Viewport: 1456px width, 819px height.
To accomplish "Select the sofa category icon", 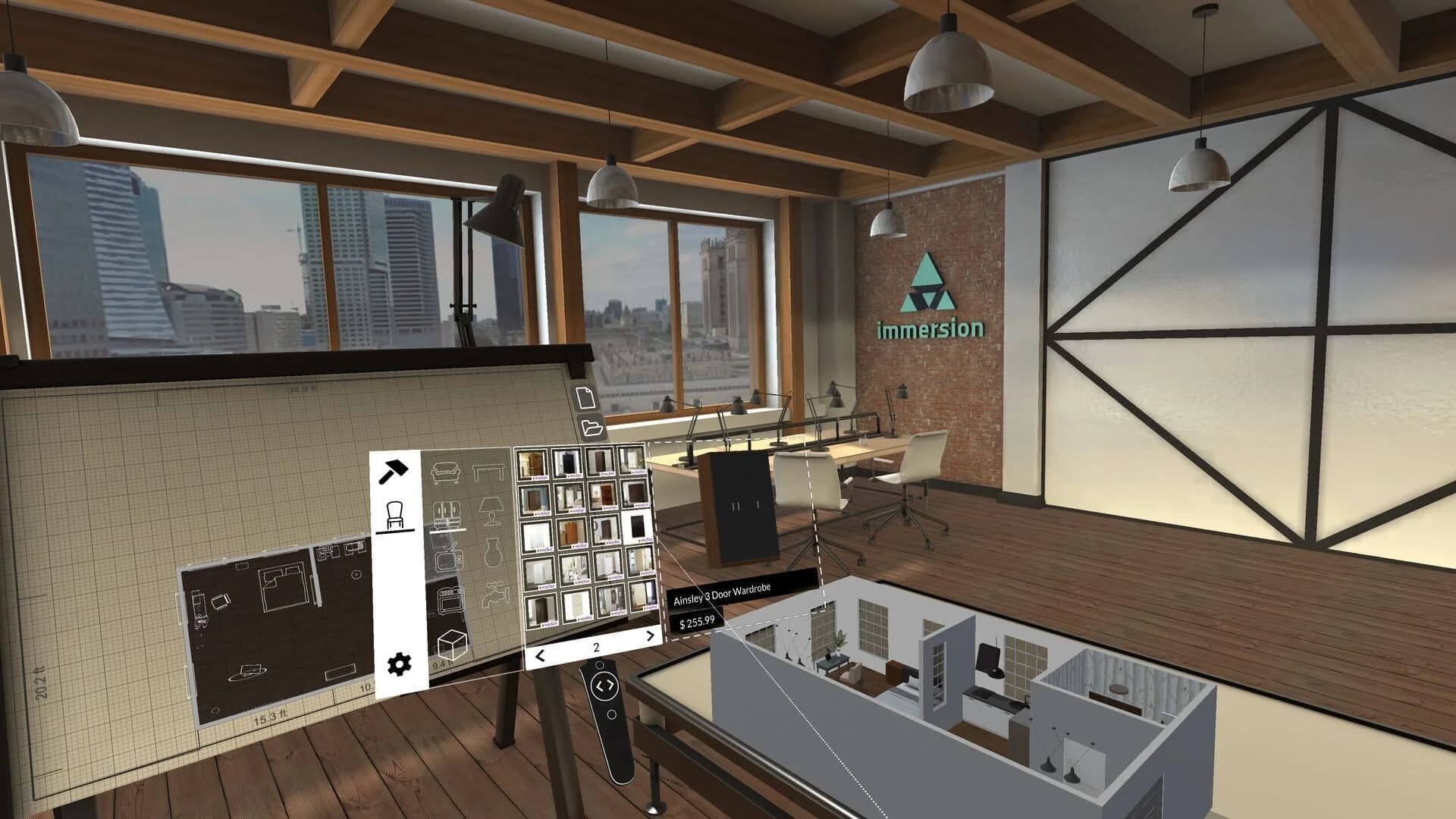I will click(445, 472).
